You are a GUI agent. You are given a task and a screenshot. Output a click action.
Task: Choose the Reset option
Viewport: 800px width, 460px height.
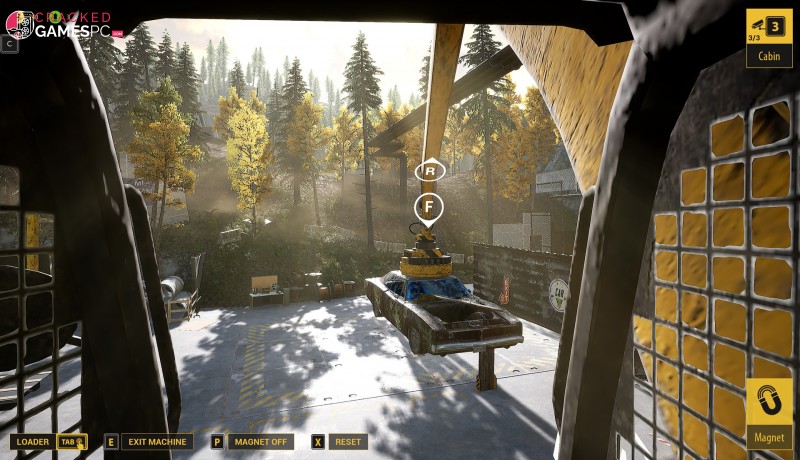[x=347, y=441]
